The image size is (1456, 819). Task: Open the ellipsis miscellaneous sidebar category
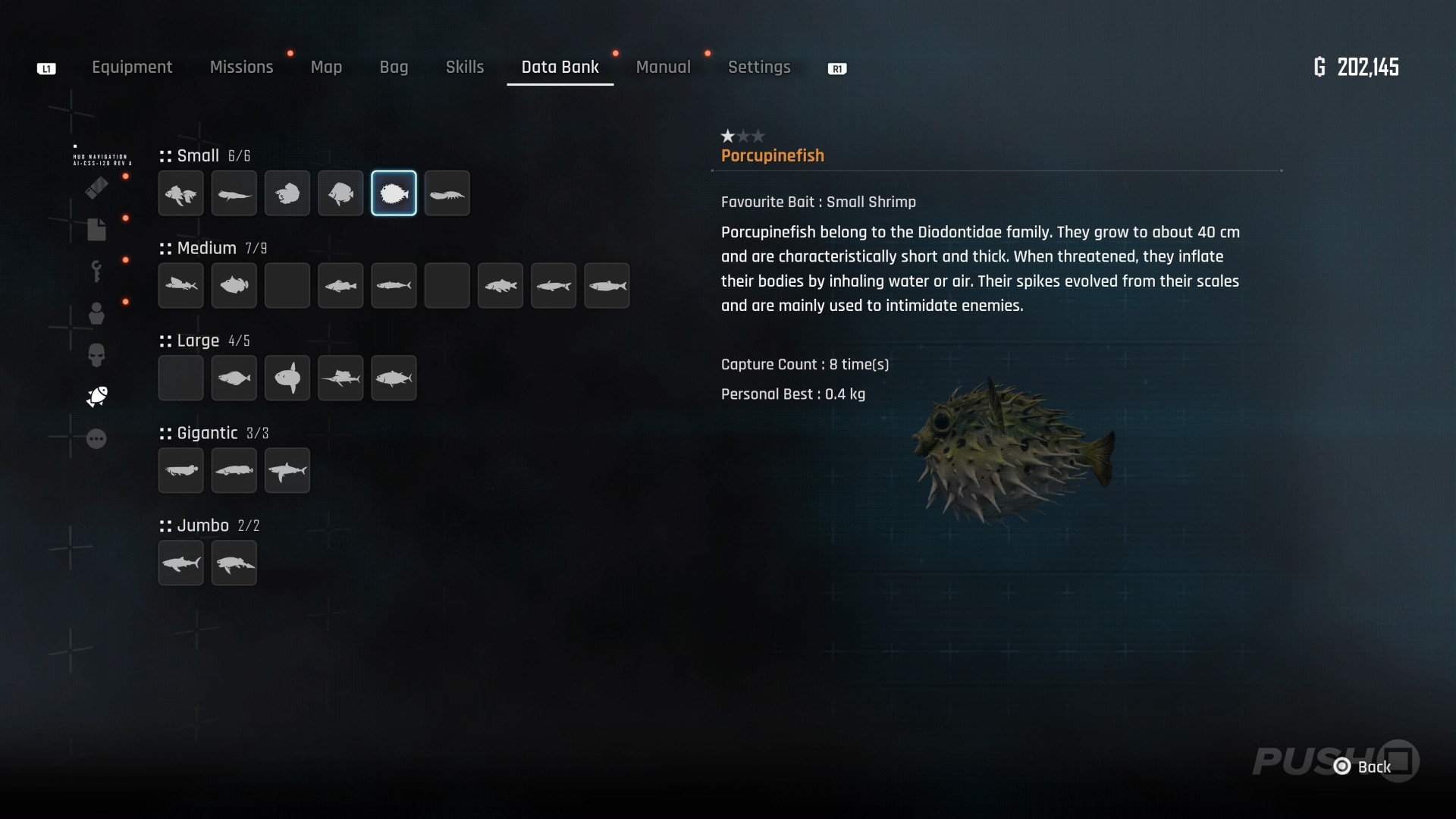pos(96,439)
